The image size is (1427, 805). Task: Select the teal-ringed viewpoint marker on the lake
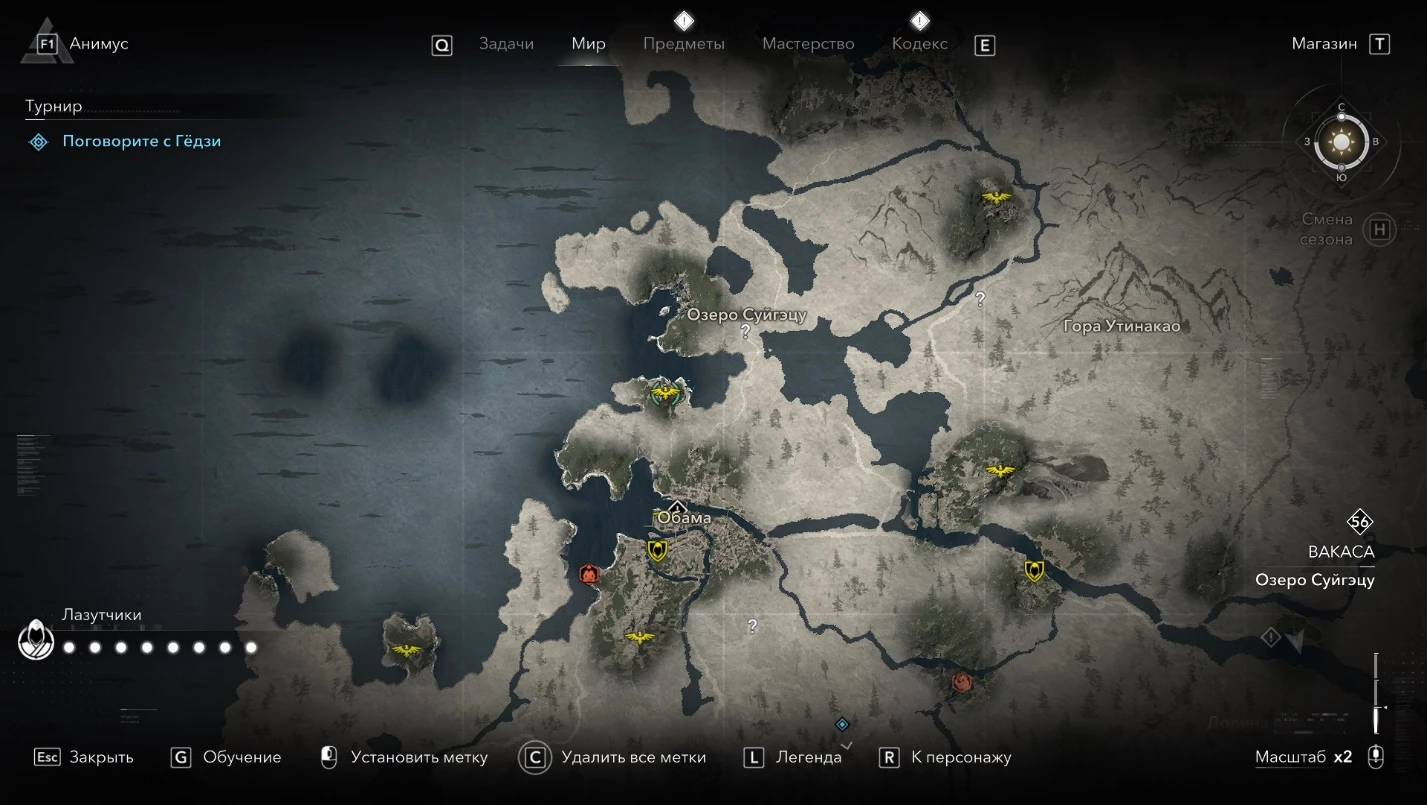[x=661, y=391]
